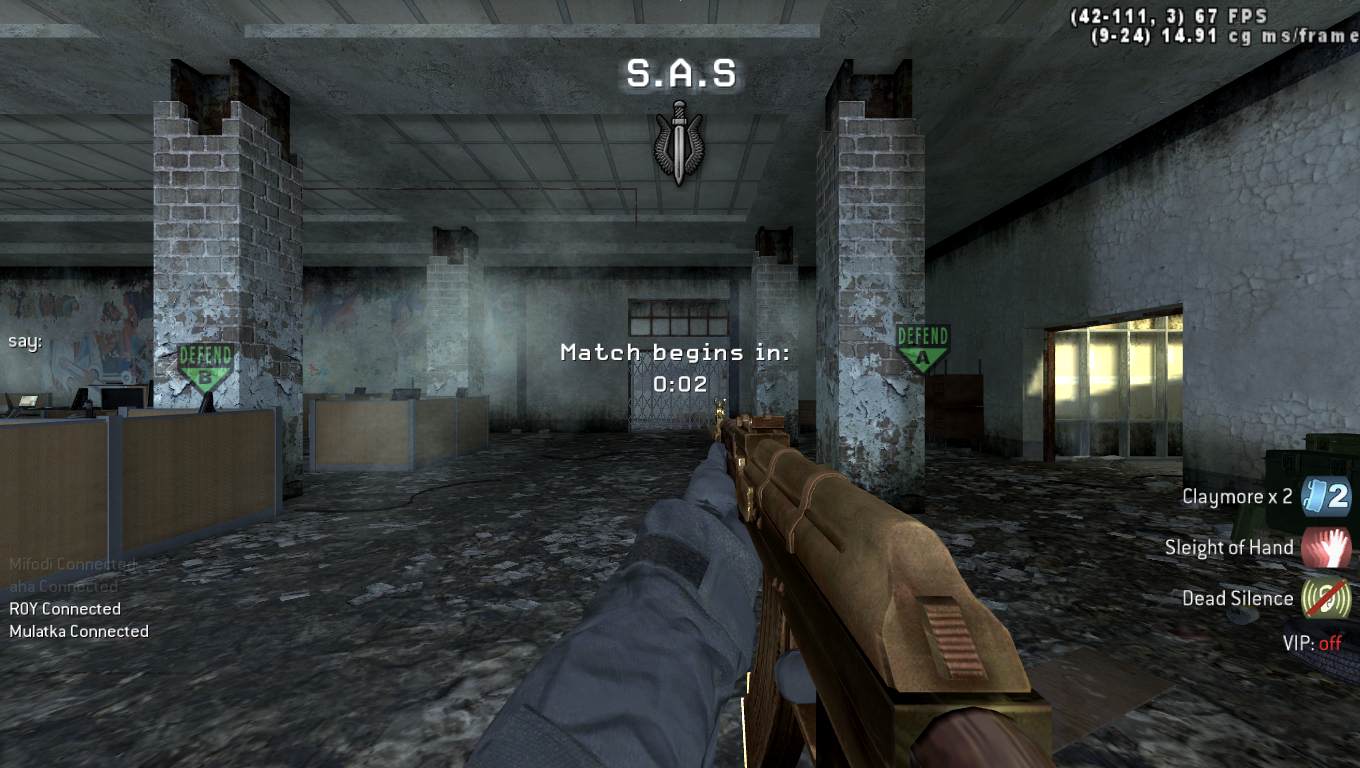Select the Defend B objective marker
The height and width of the screenshot is (768, 1360).
205,366
